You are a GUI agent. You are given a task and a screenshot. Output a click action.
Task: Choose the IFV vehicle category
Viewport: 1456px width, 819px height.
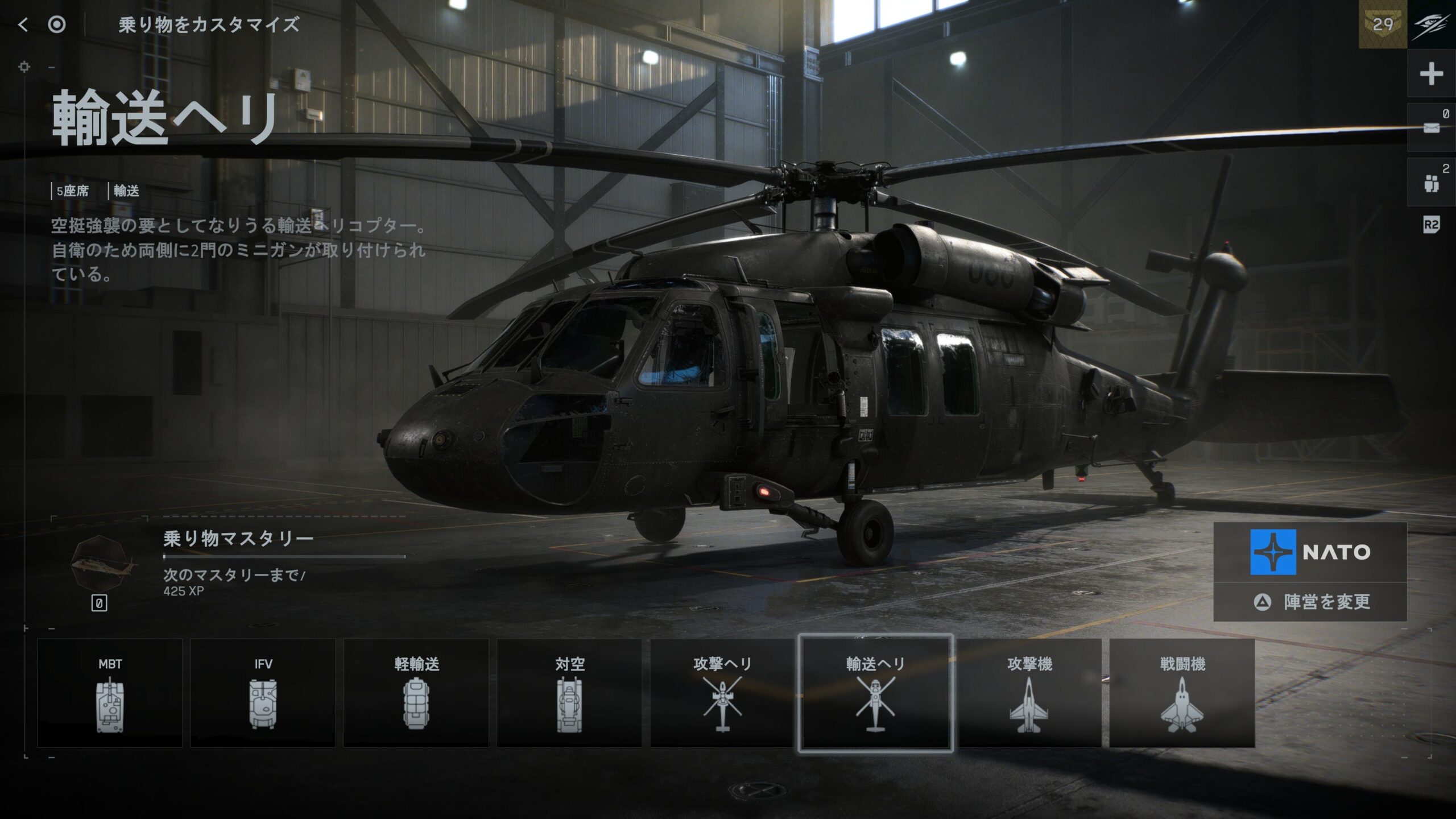coord(263,693)
